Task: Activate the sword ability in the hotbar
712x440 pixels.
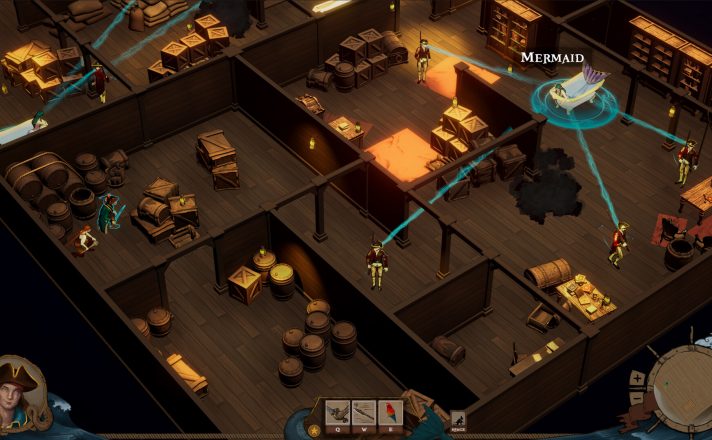Action: [x=364, y=412]
